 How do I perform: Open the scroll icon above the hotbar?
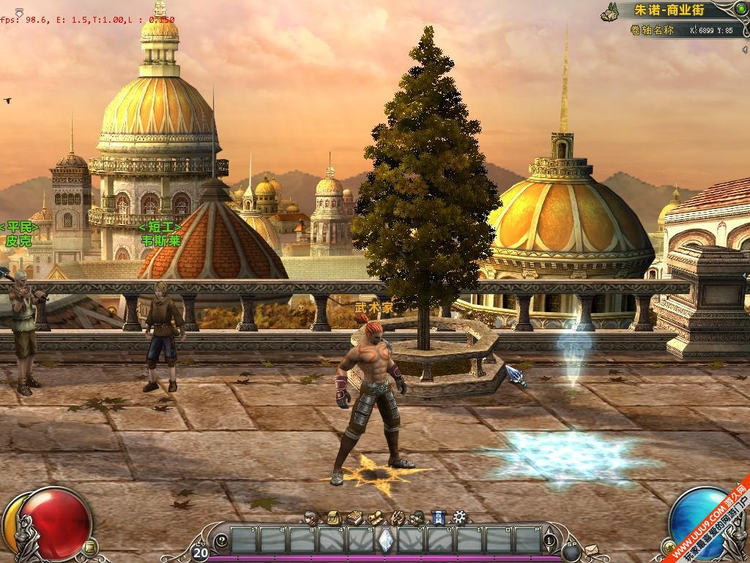click(376, 517)
